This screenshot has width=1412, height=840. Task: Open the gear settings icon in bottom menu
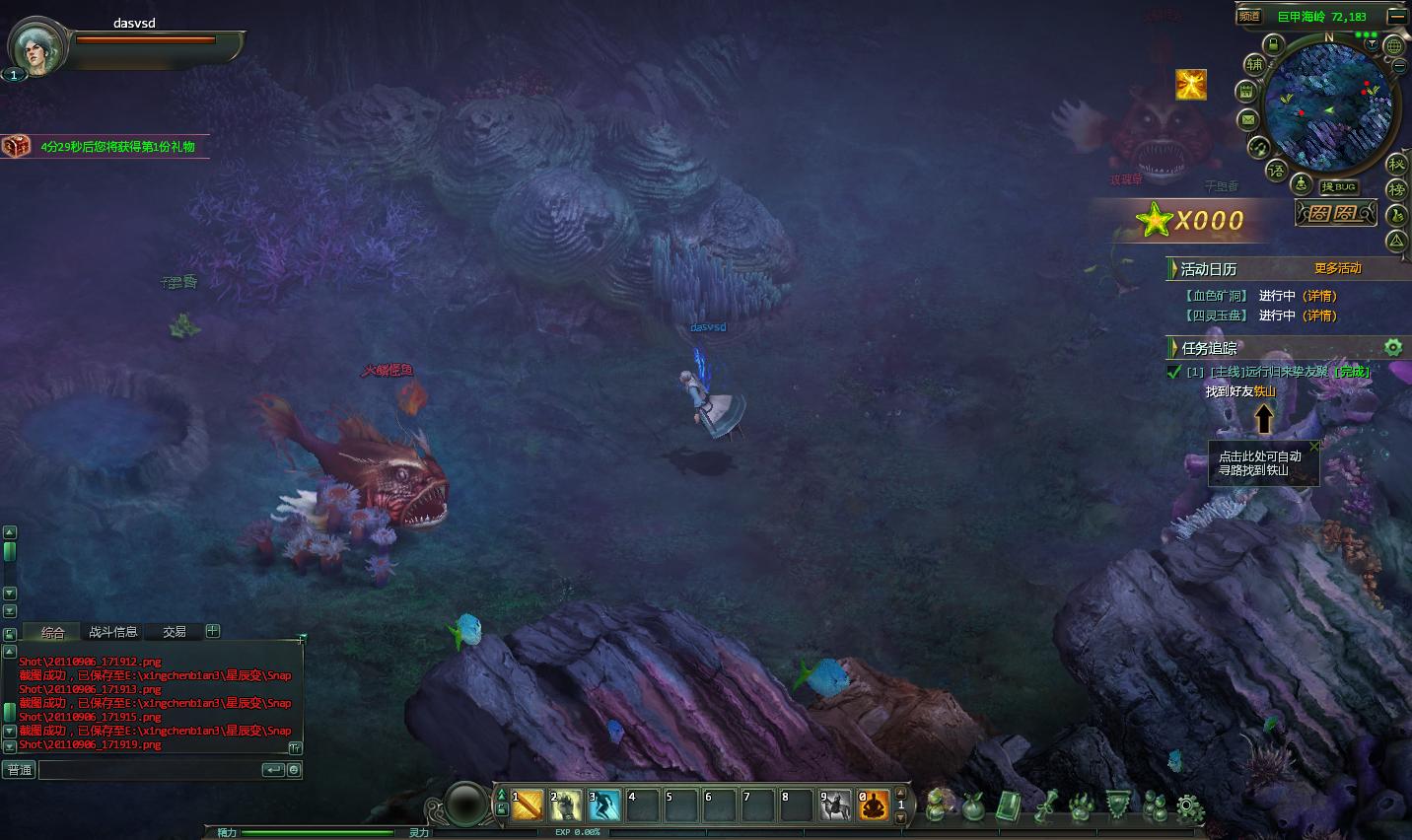pyautogui.click(x=1190, y=808)
